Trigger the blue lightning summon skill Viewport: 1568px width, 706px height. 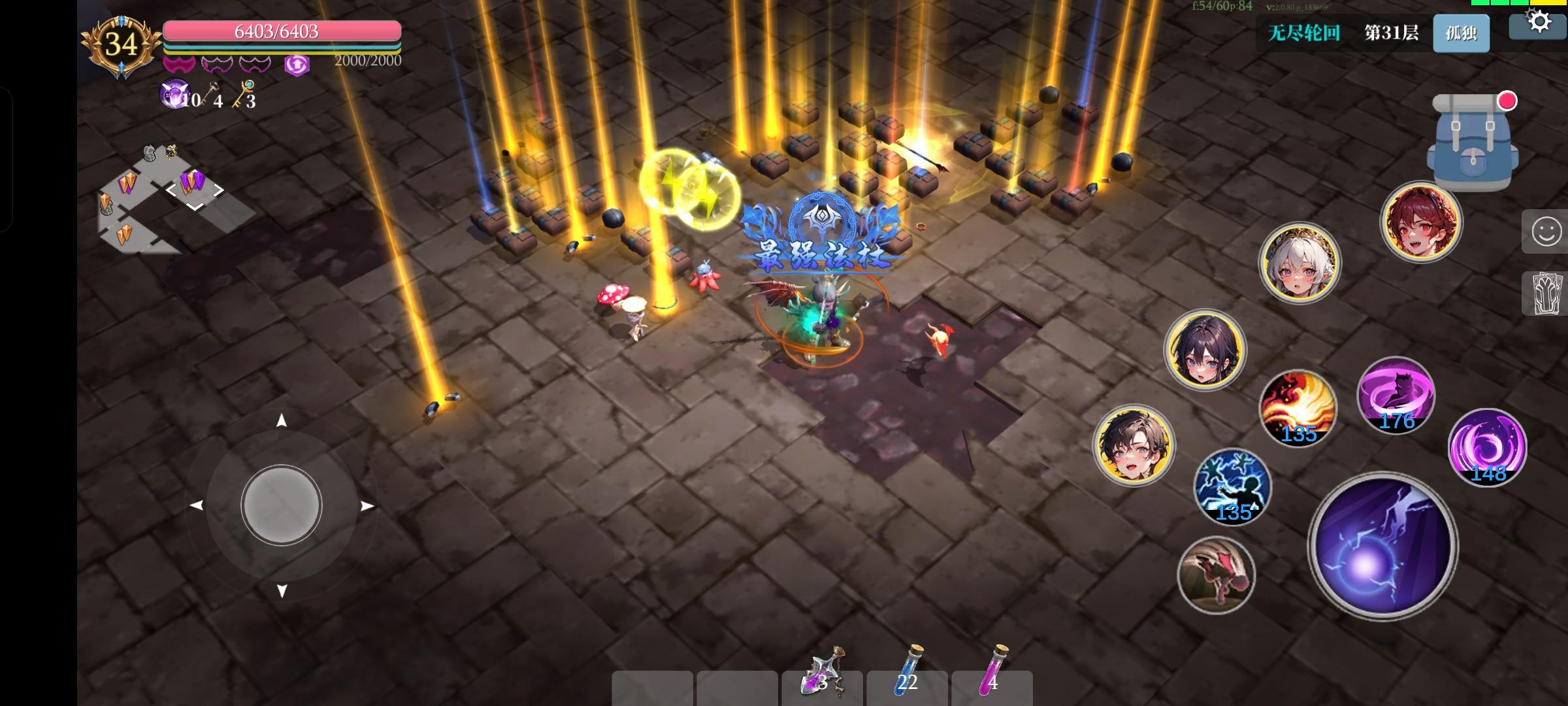[x=1232, y=487]
